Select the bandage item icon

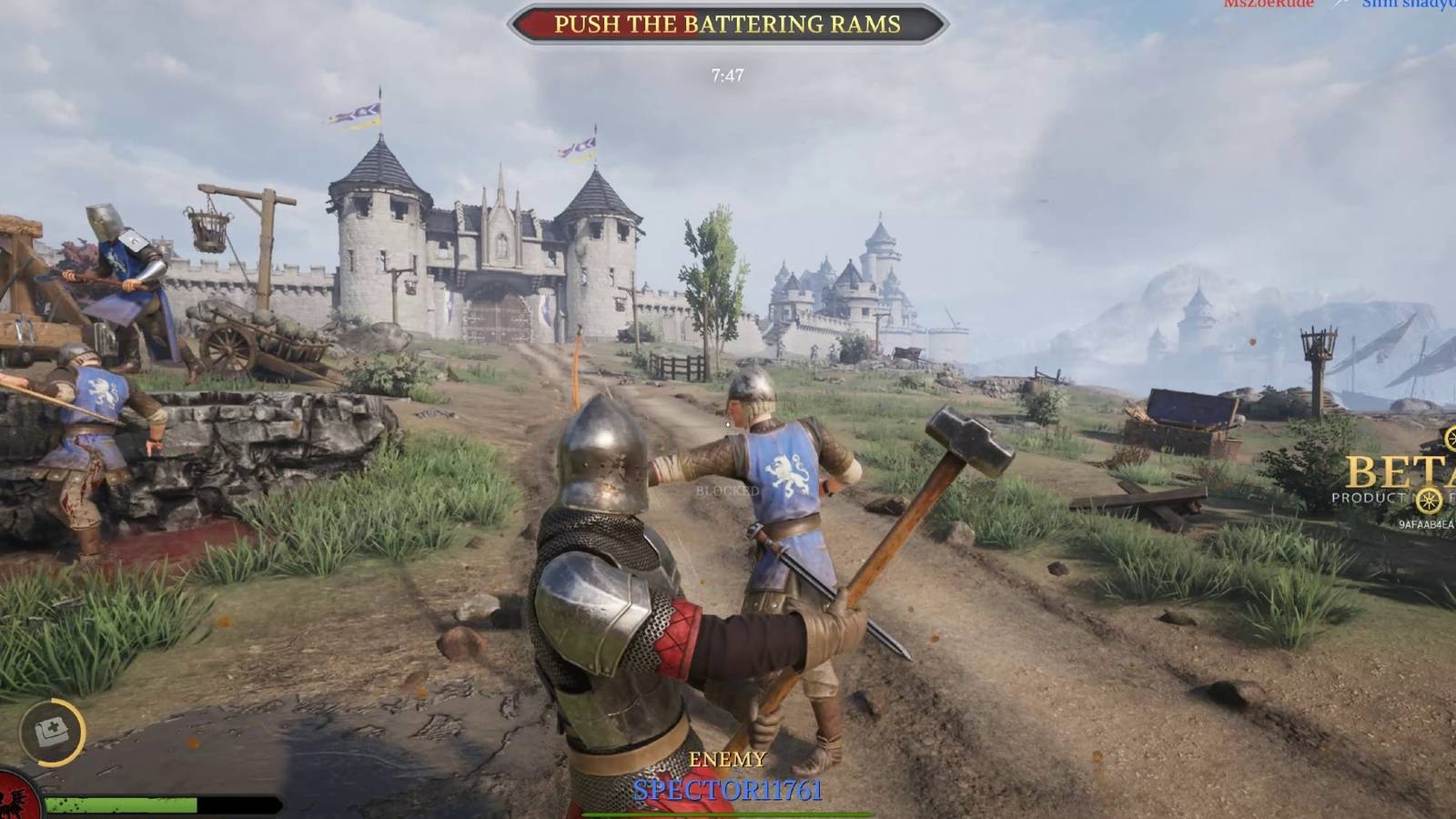pyautogui.click(x=52, y=731)
